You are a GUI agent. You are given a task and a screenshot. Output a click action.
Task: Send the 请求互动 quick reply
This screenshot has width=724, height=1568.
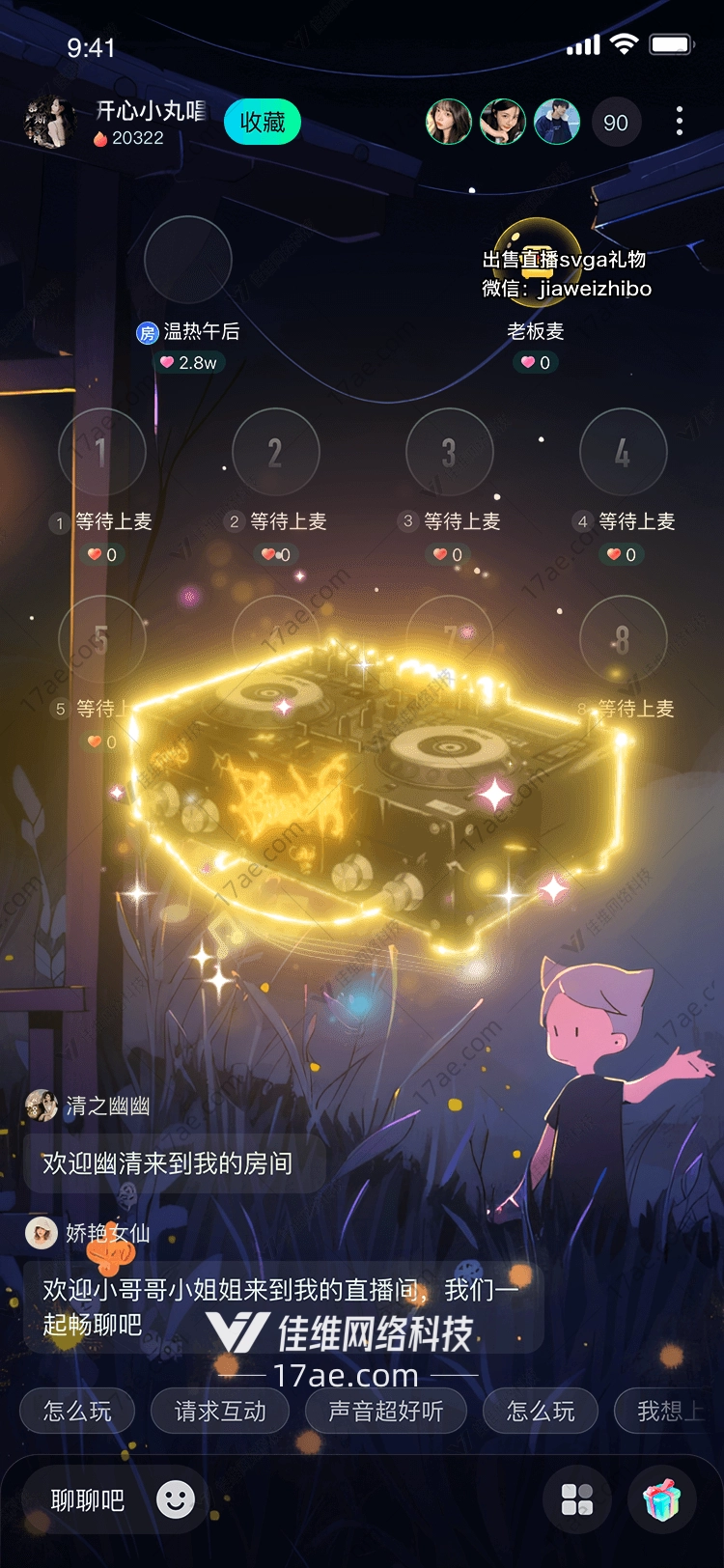coord(220,1412)
